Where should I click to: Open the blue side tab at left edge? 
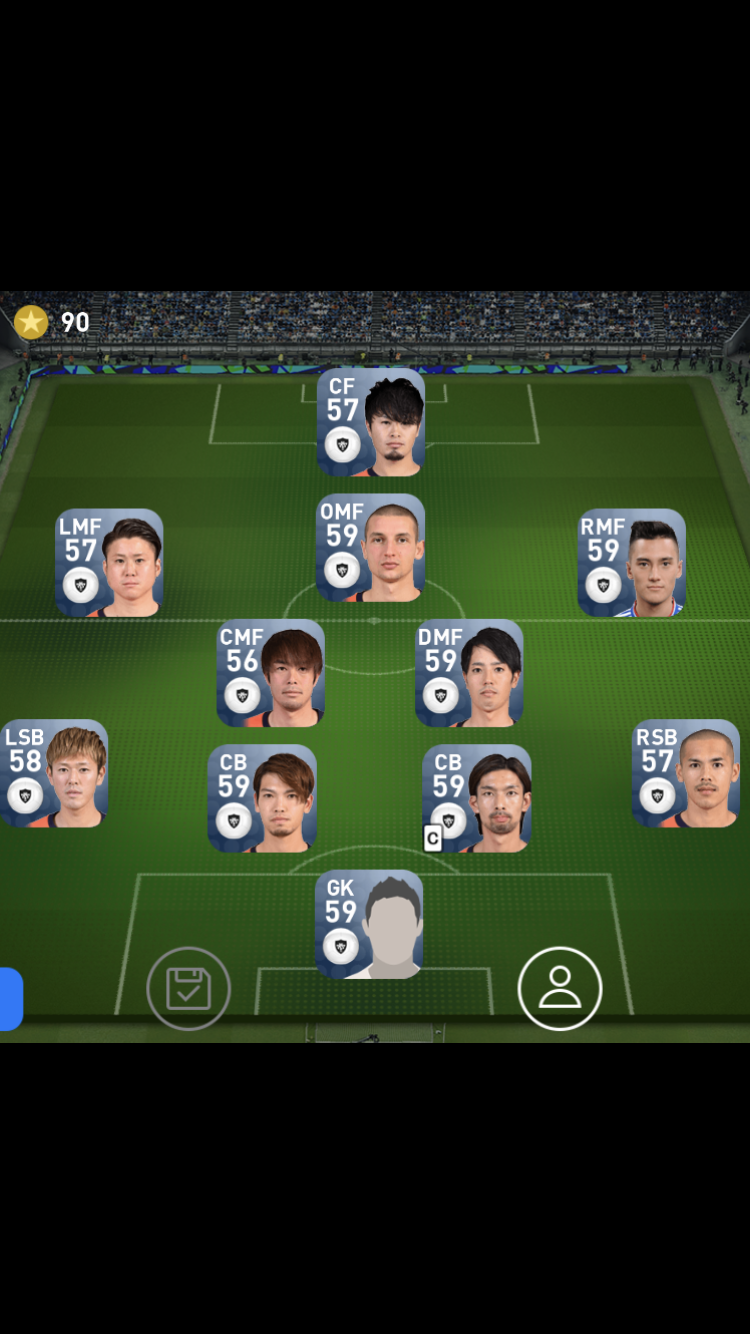[x=11, y=999]
